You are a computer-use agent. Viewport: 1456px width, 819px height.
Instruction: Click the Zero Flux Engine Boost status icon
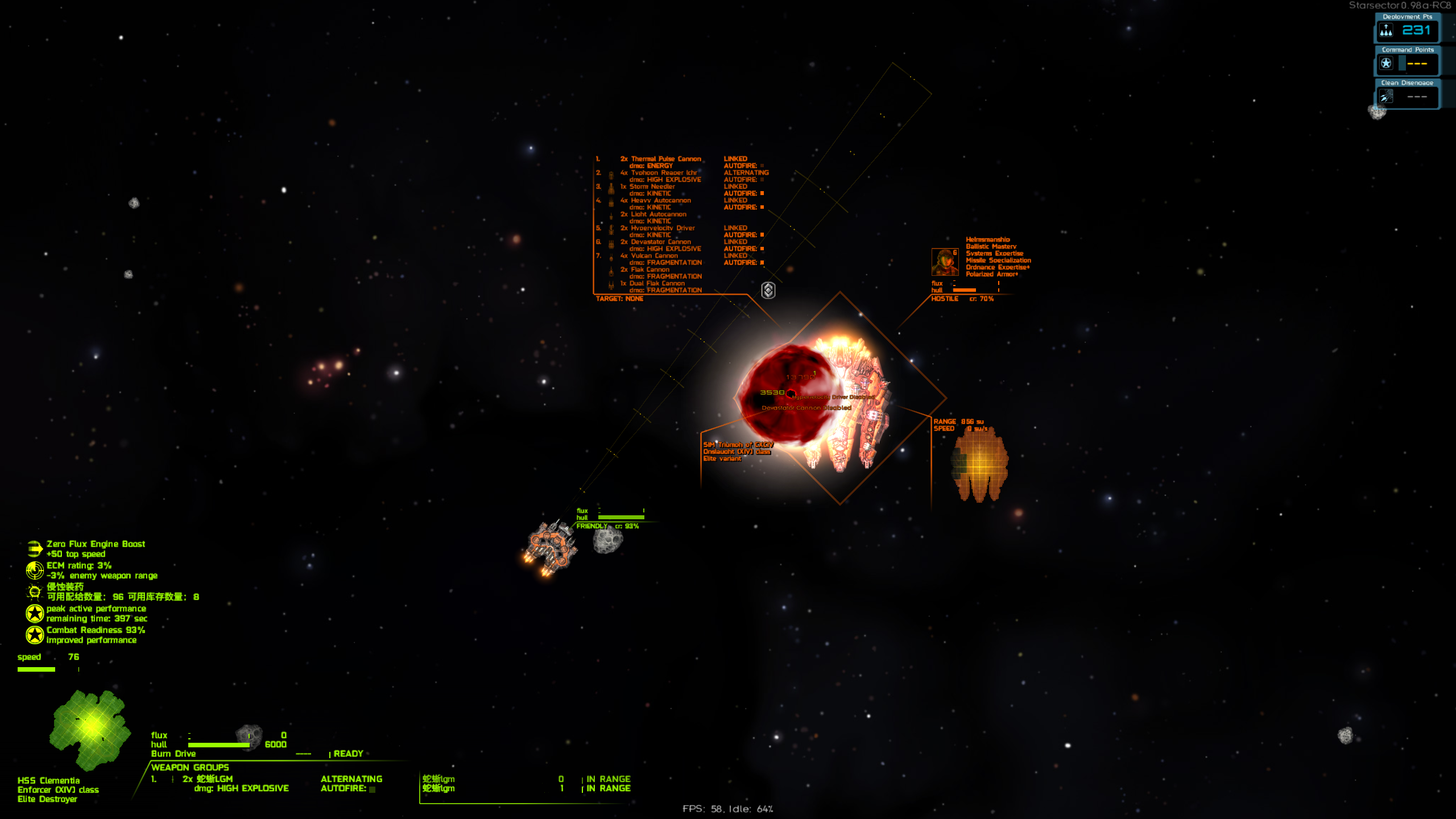pos(35,549)
